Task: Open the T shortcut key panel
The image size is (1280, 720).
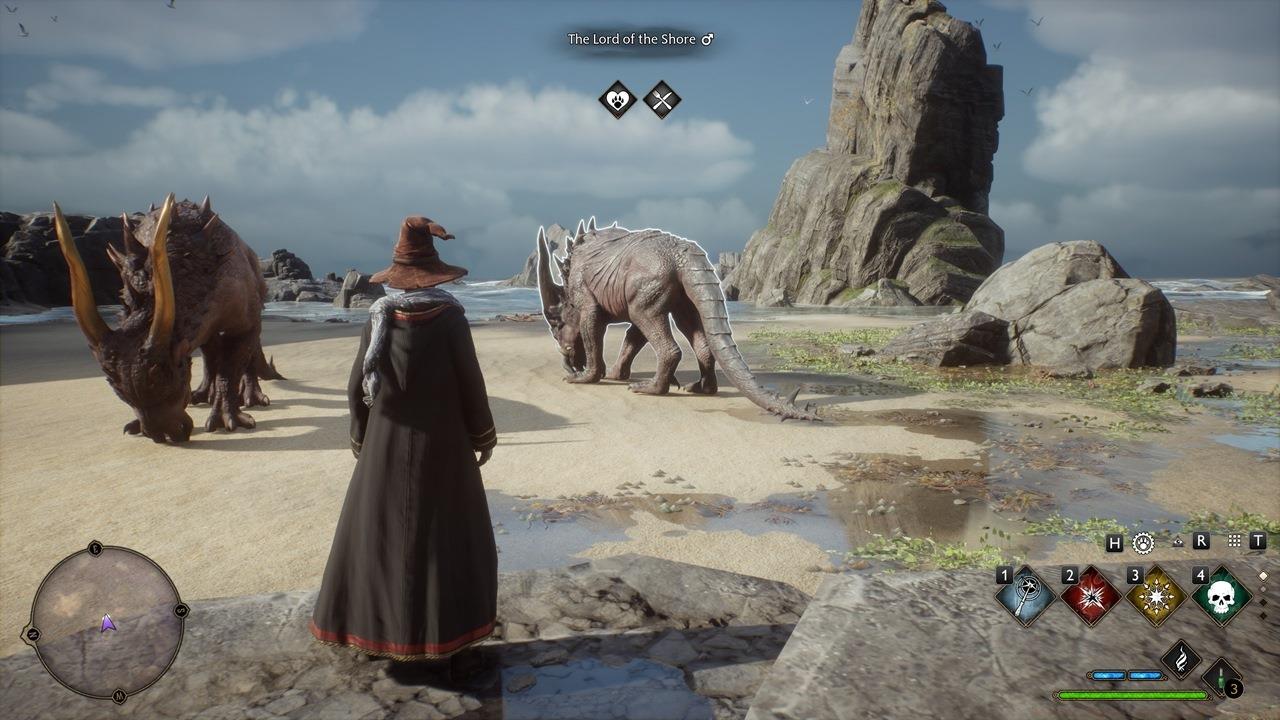Action: pyautogui.click(x=1256, y=541)
